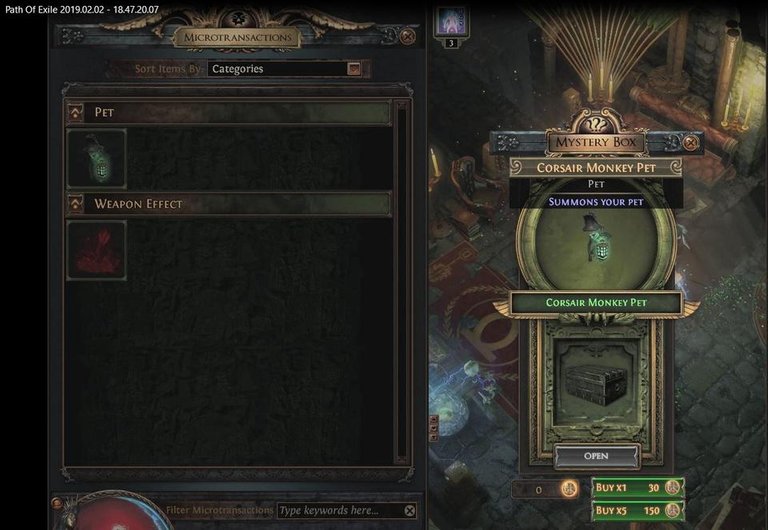Collapse the Weapon Effect category
The height and width of the screenshot is (530, 768).
point(75,205)
